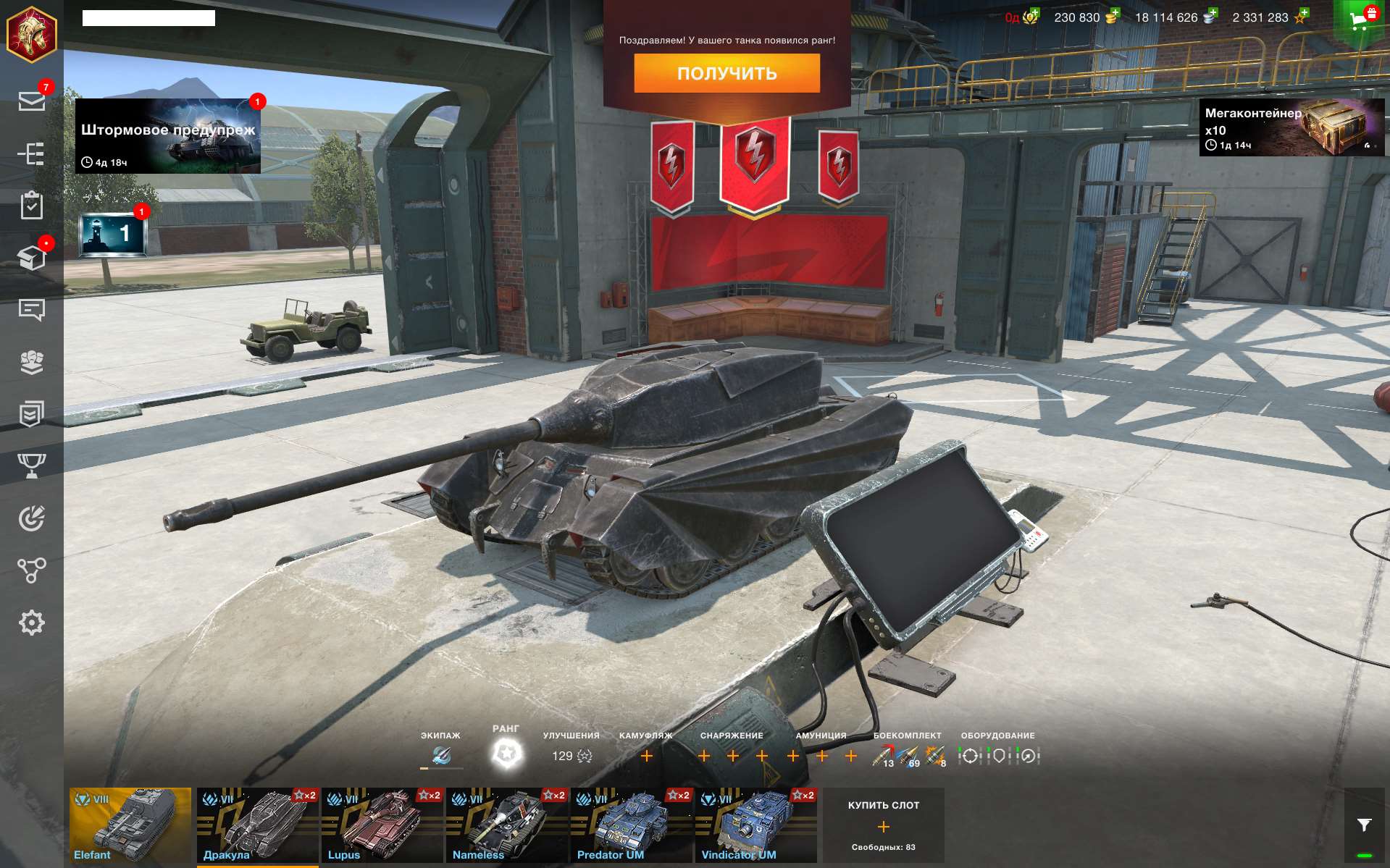This screenshot has height=868, width=1390.
Task: Open the game settings gear
Action: [32, 621]
